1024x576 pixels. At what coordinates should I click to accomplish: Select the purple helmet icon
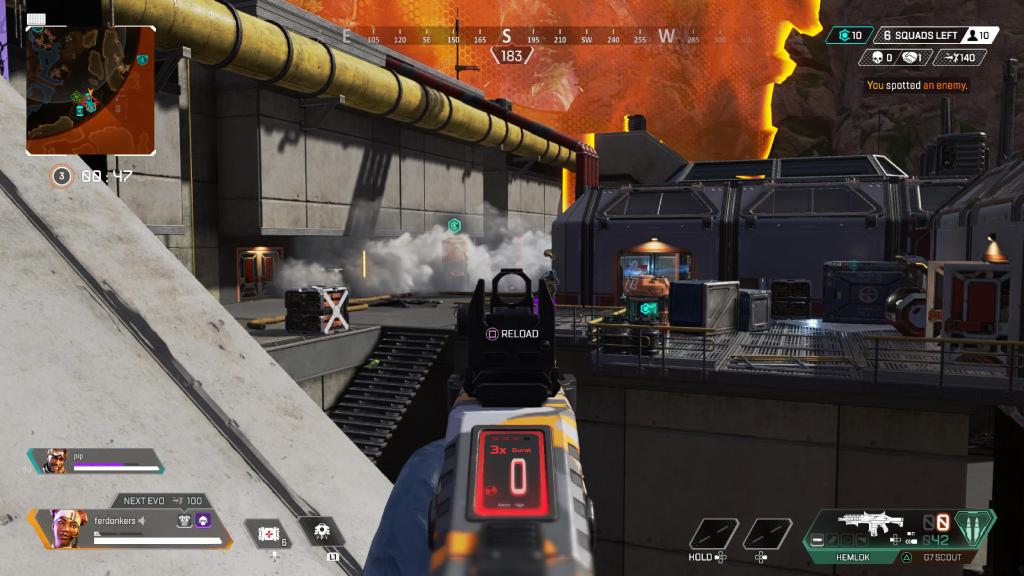click(203, 520)
